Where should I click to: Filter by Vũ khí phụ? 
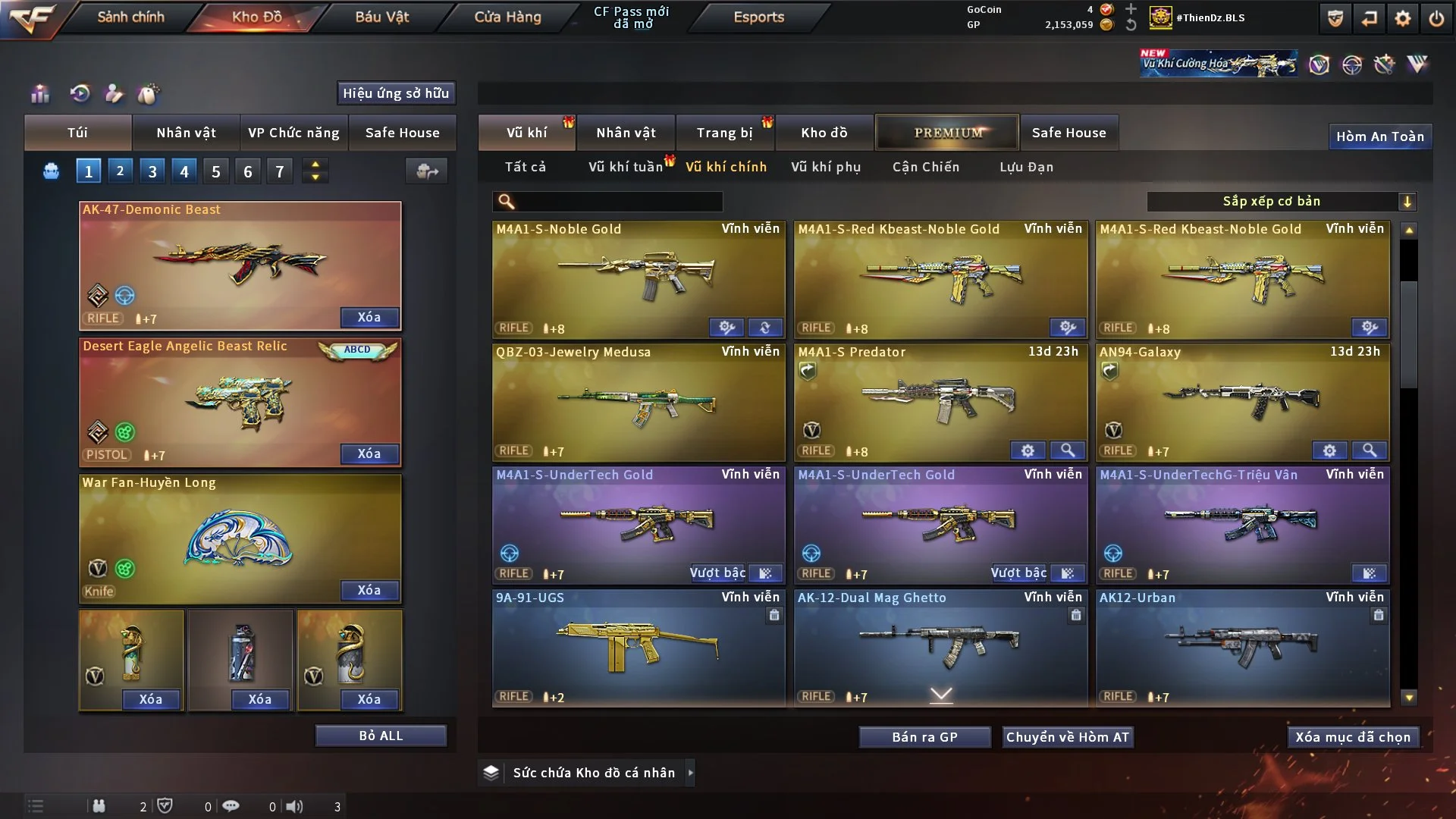click(826, 167)
